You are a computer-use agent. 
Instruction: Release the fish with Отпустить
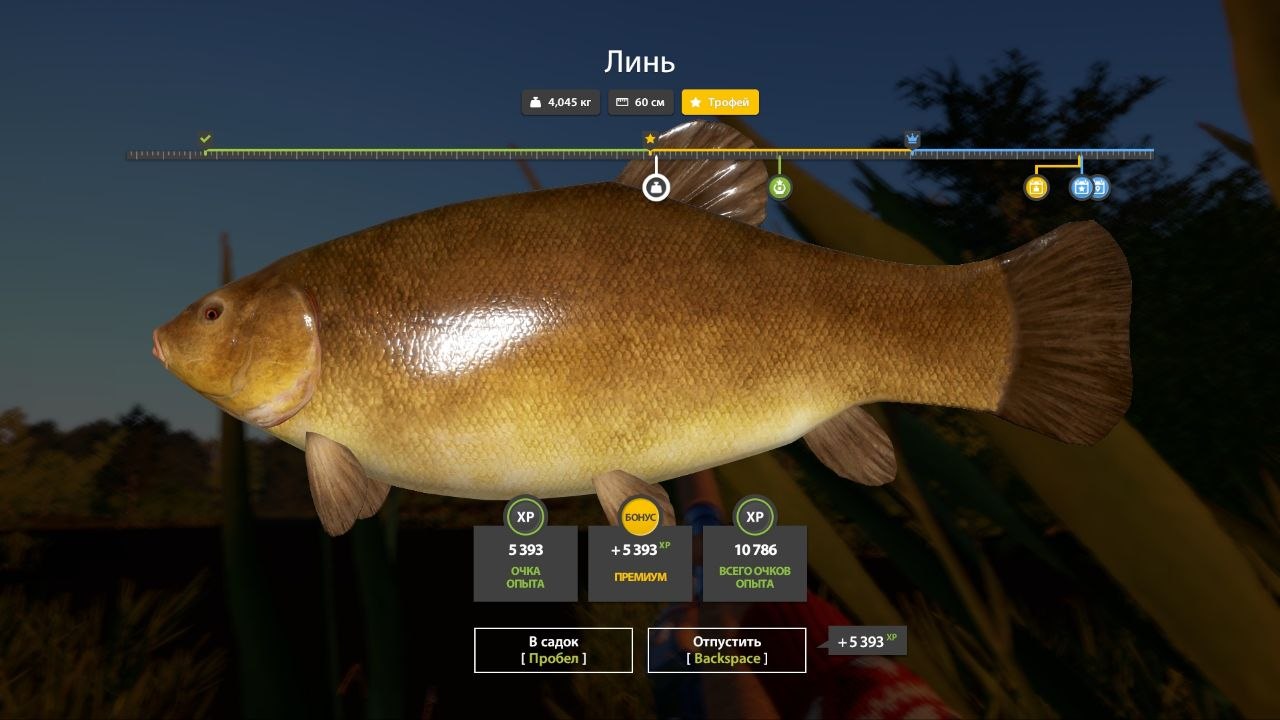727,650
